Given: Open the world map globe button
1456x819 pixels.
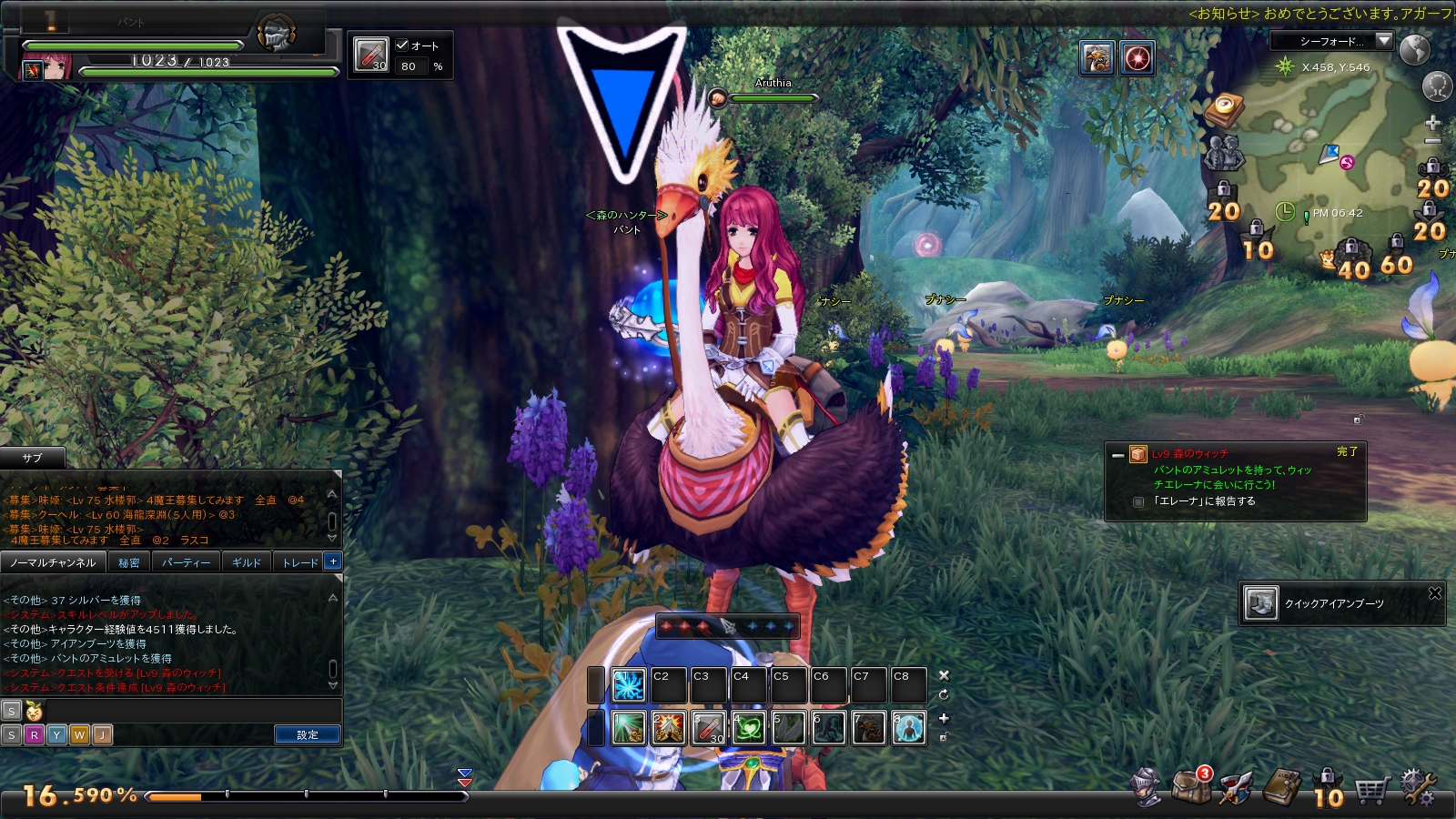Looking at the screenshot, I should click(x=1414, y=50).
